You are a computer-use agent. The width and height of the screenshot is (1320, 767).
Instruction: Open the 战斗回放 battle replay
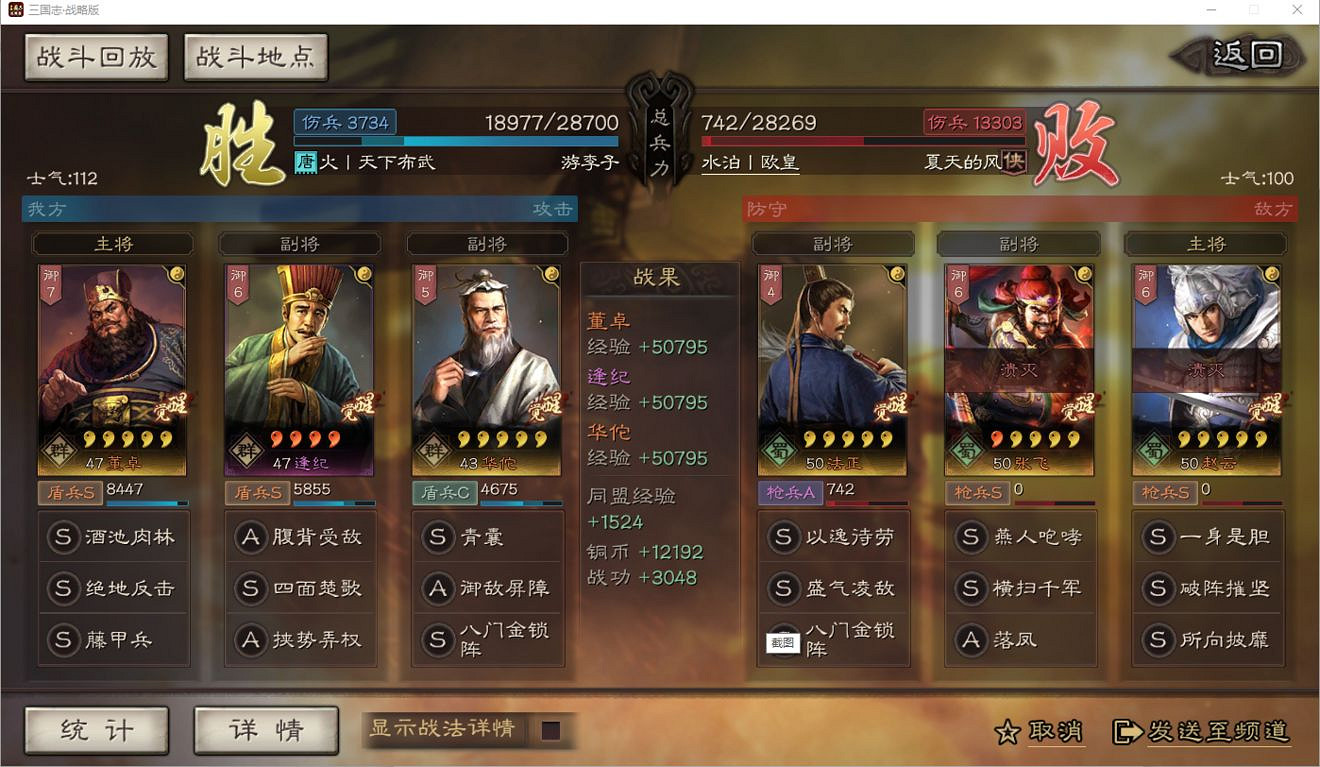[x=96, y=57]
